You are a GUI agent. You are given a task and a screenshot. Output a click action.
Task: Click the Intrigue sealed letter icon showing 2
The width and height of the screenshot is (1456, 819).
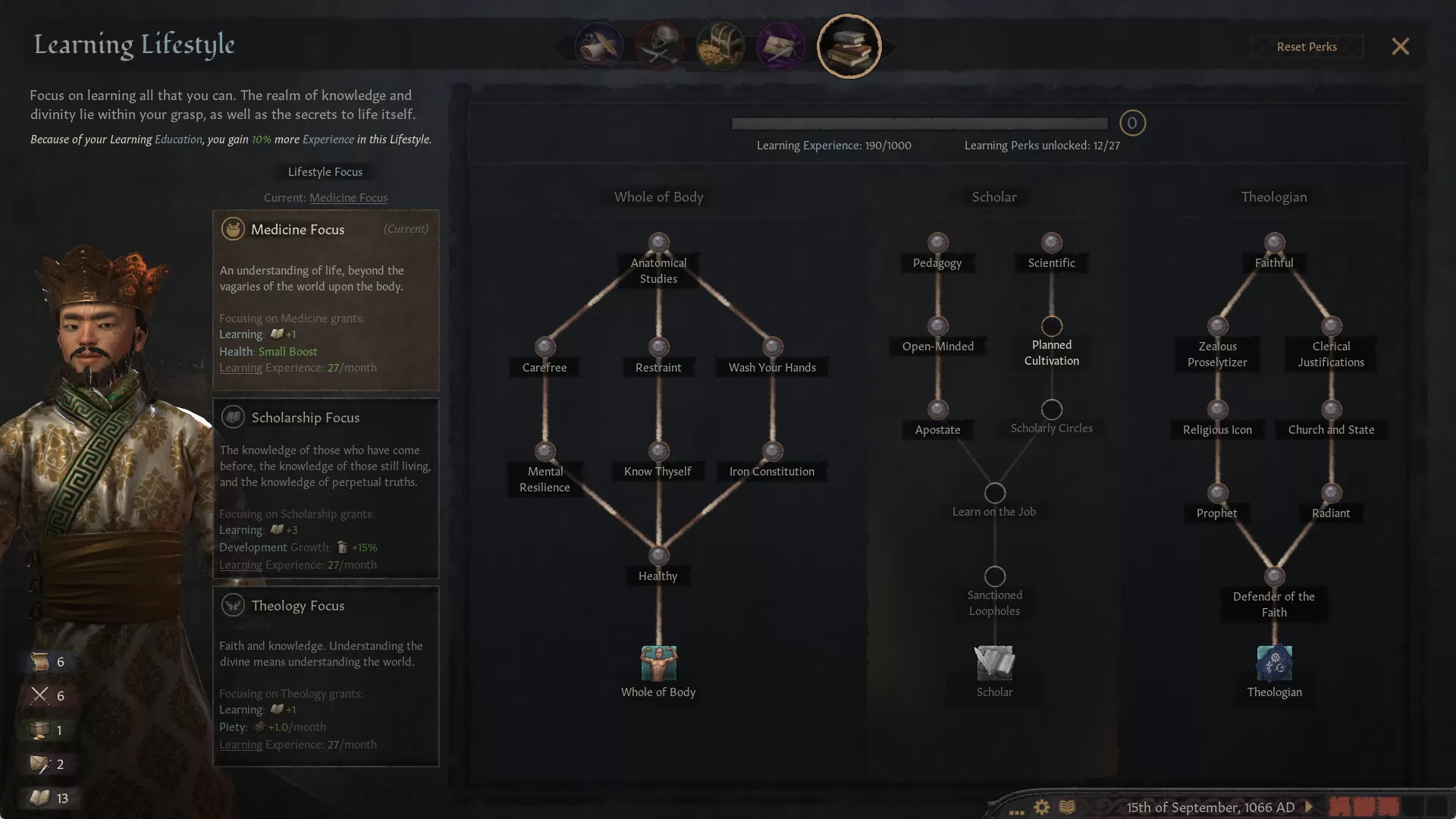coord(39,764)
